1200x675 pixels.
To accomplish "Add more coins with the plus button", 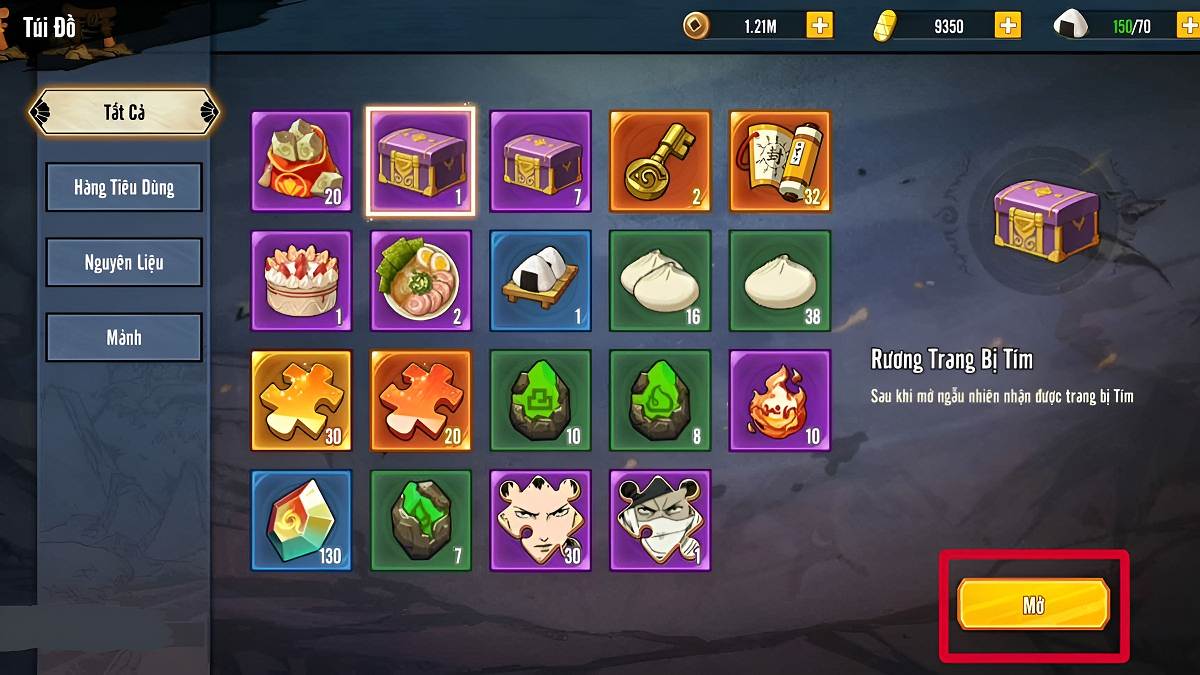I will [x=820, y=26].
